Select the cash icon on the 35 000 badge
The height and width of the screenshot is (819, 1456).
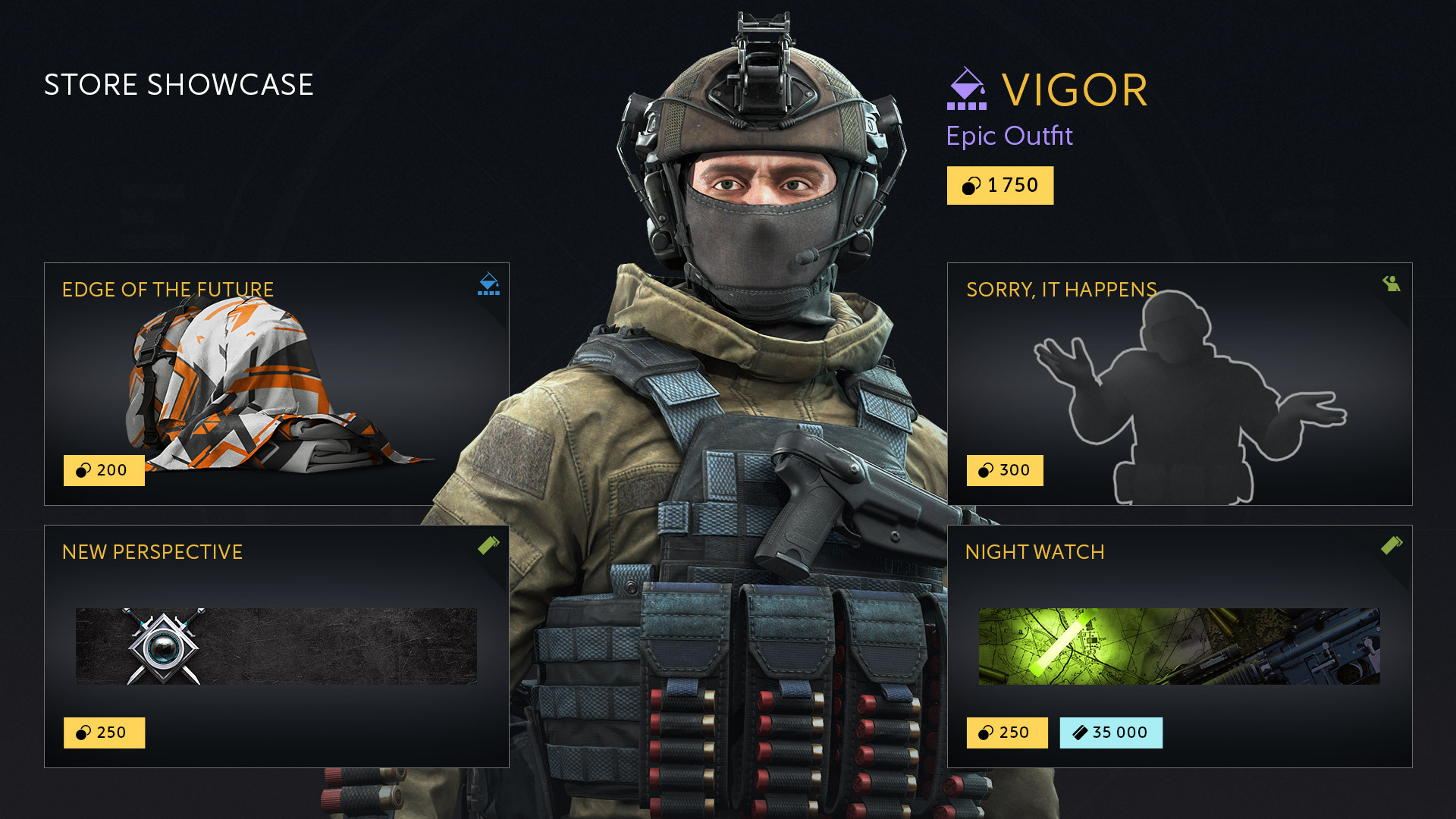pos(1079,733)
